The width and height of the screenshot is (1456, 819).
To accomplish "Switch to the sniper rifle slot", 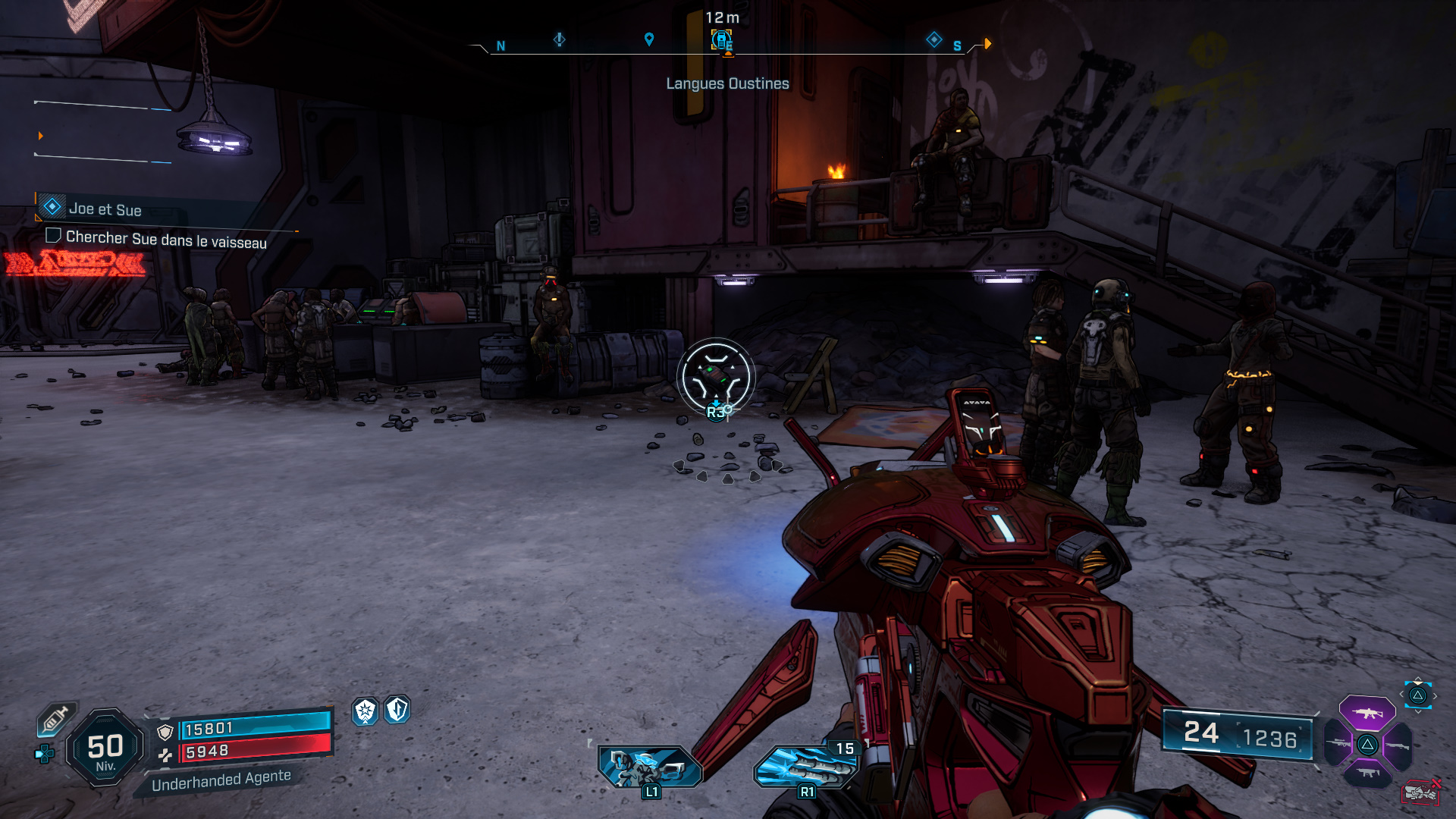I will tap(1340, 744).
